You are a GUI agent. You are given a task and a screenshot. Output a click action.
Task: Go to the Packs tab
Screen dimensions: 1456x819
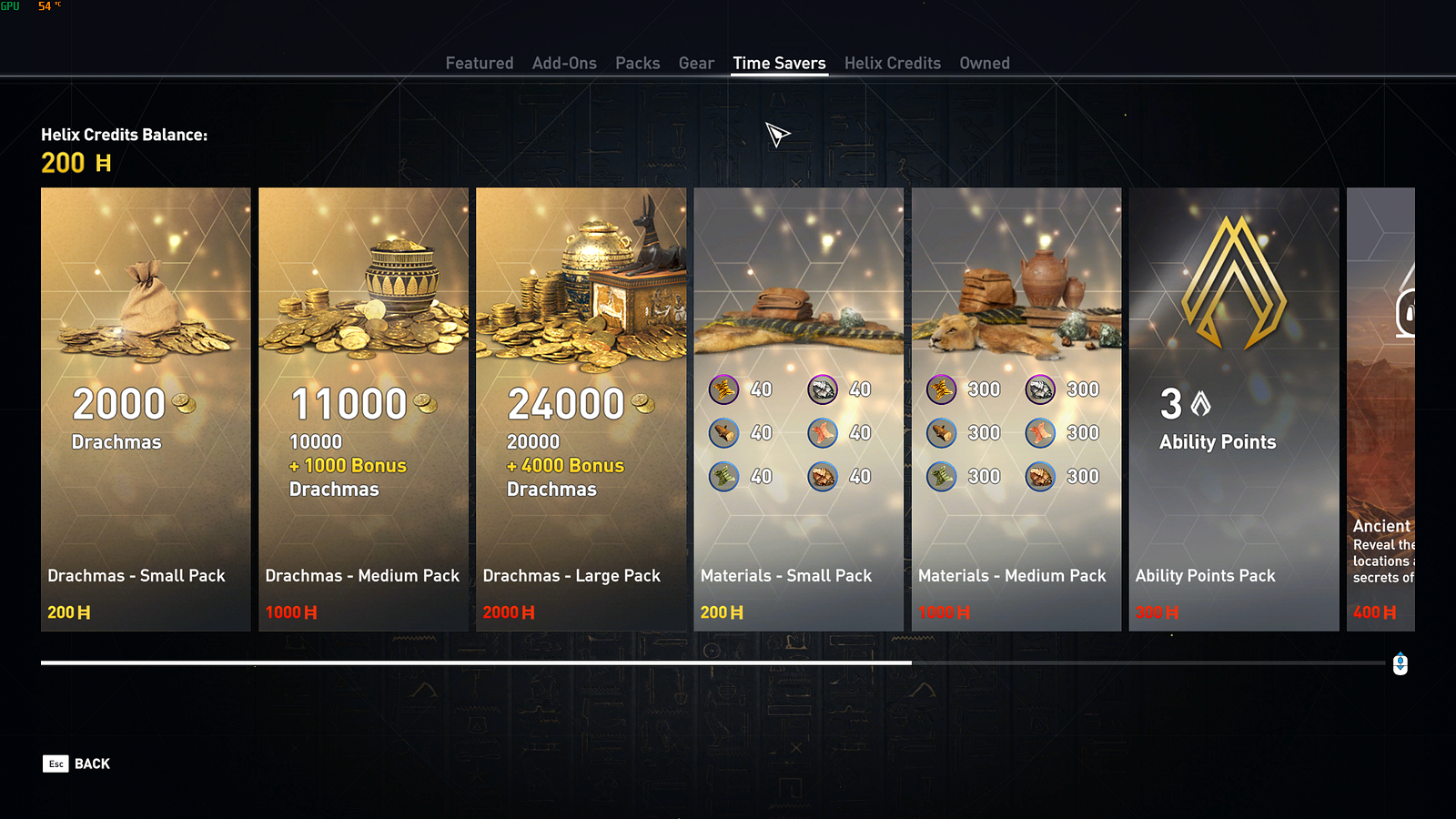tap(637, 63)
